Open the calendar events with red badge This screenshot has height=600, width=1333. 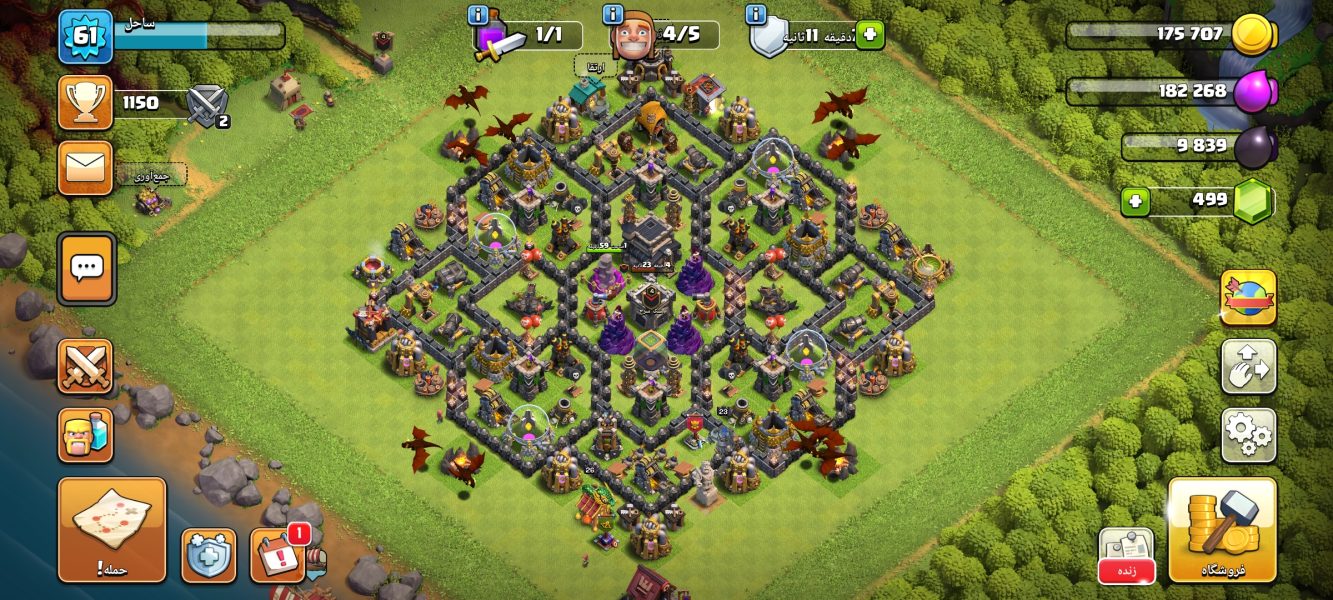pyautogui.click(x=277, y=555)
